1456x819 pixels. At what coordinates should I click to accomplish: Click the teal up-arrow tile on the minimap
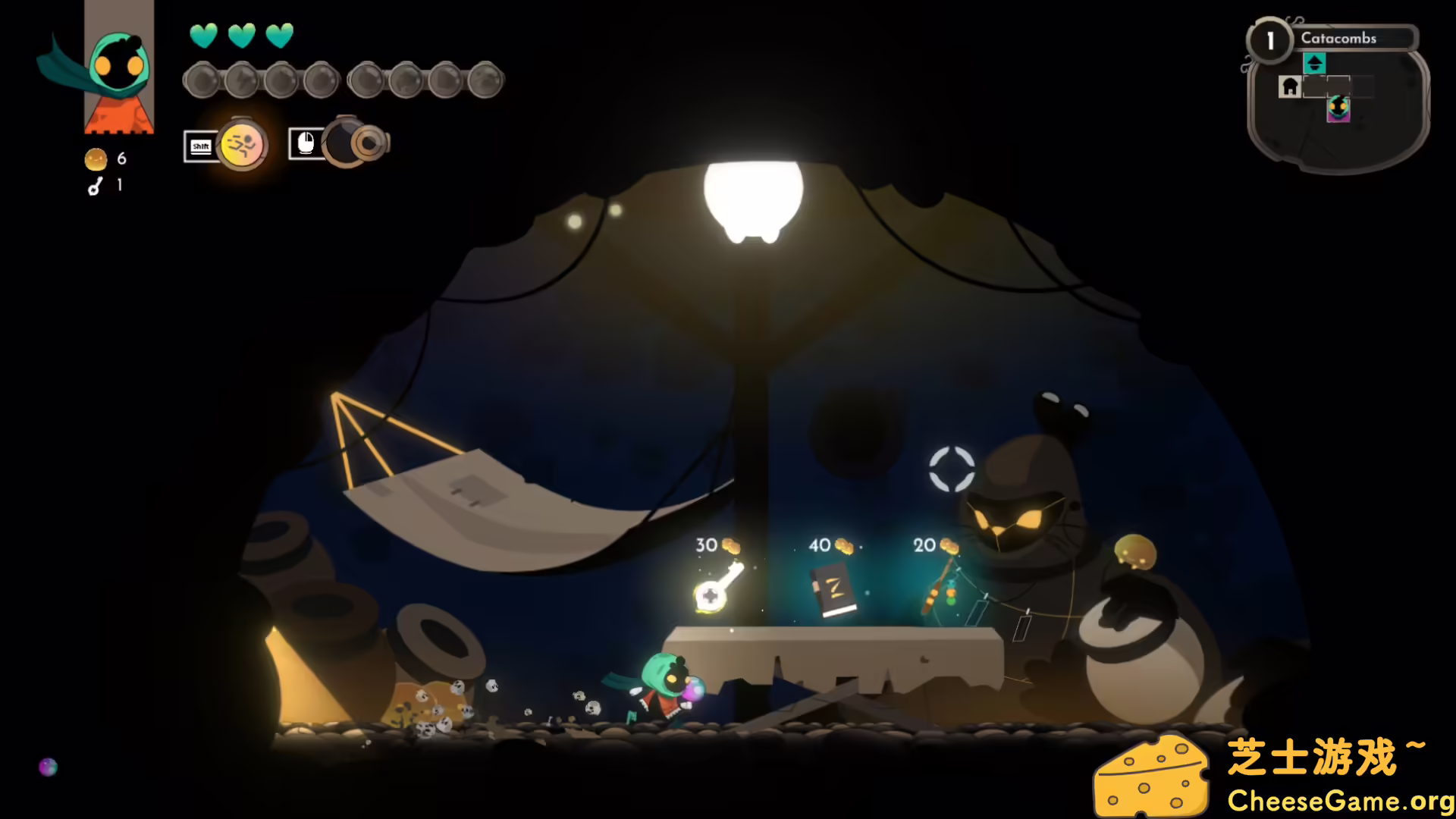pos(1314,63)
